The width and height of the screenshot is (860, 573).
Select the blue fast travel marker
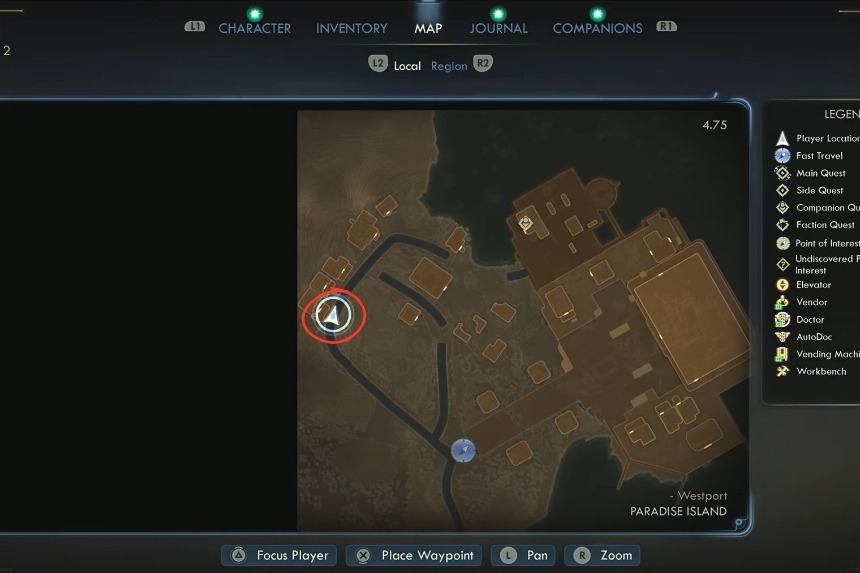click(x=462, y=451)
